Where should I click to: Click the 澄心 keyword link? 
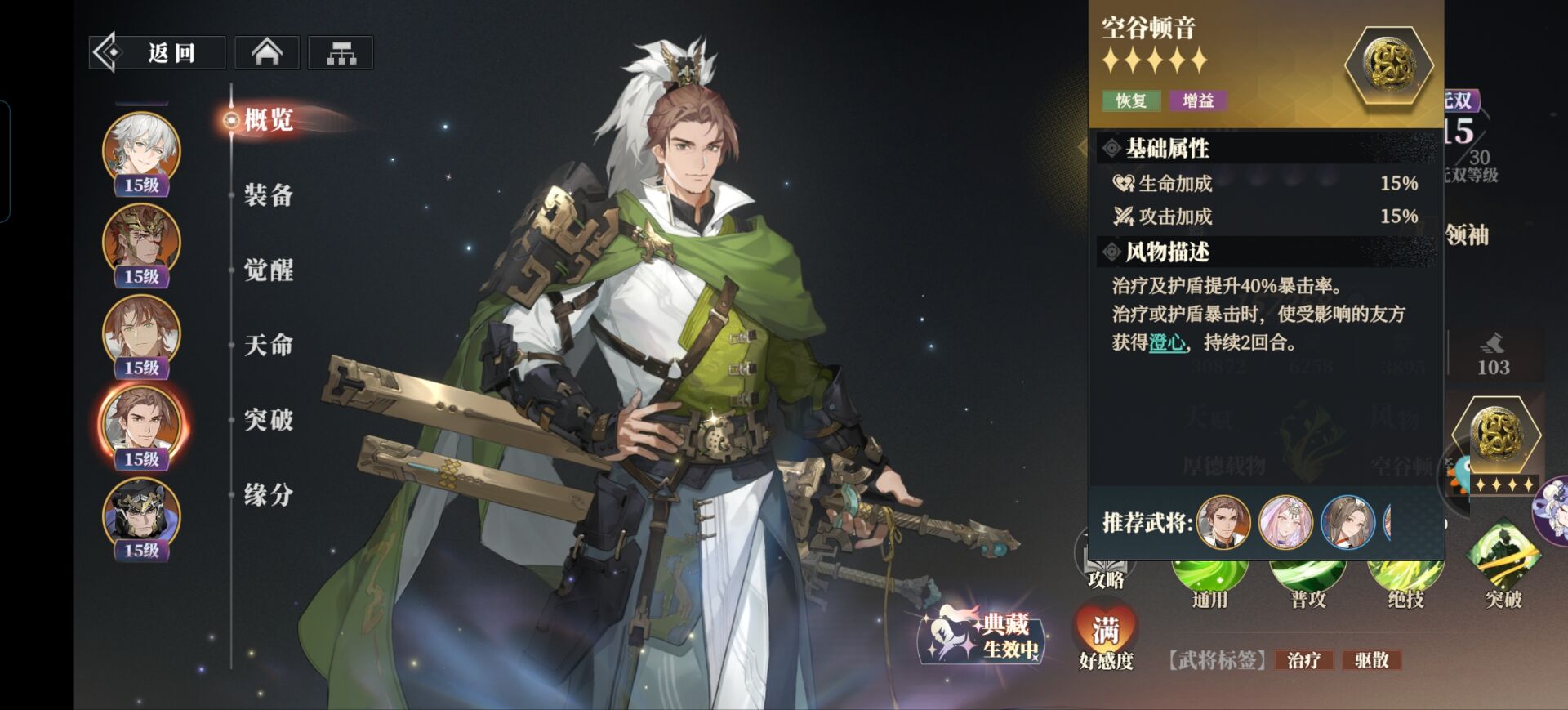point(1167,342)
